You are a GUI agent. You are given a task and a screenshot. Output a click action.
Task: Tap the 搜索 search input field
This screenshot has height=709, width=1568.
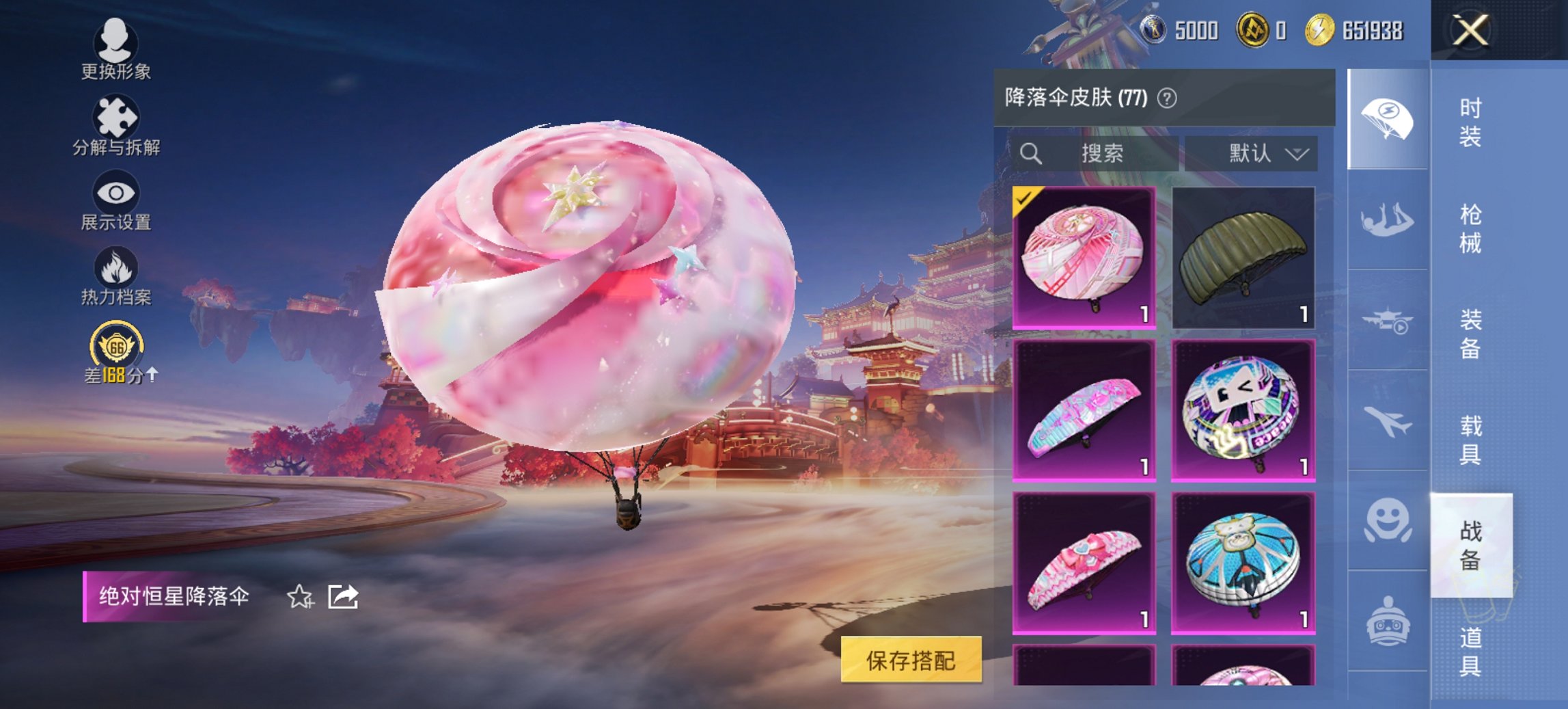click(x=1100, y=154)
